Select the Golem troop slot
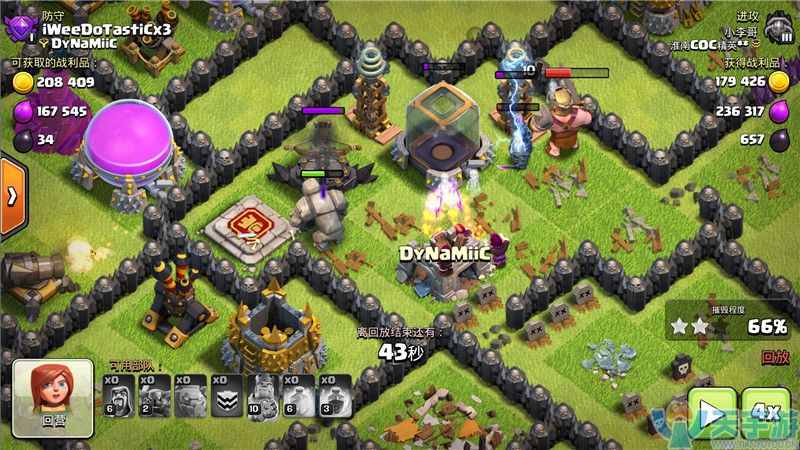 (x=191, y=396)
